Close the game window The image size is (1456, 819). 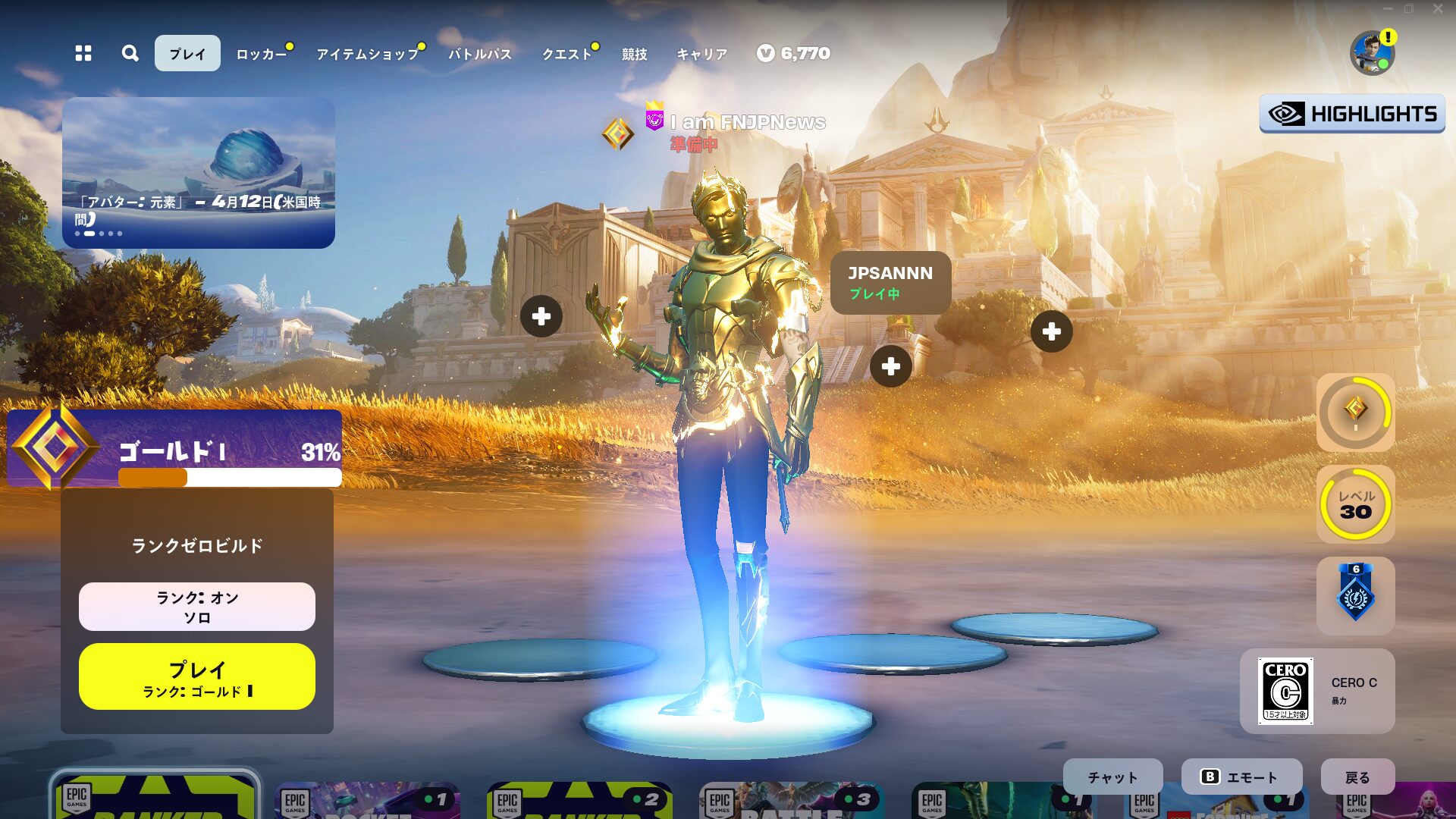[x=1438, y=9]
